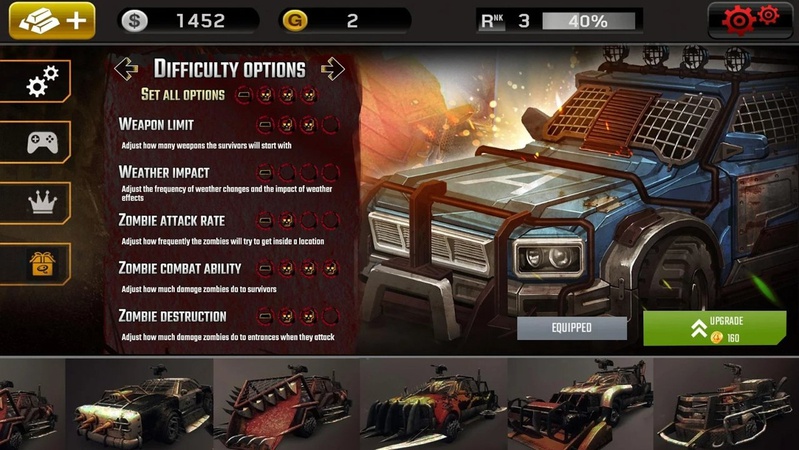The height and width of the screenshot is (450, 799).
Task: Select the car with the white hood
Action: pyautogui.click(x=140, y=405)
